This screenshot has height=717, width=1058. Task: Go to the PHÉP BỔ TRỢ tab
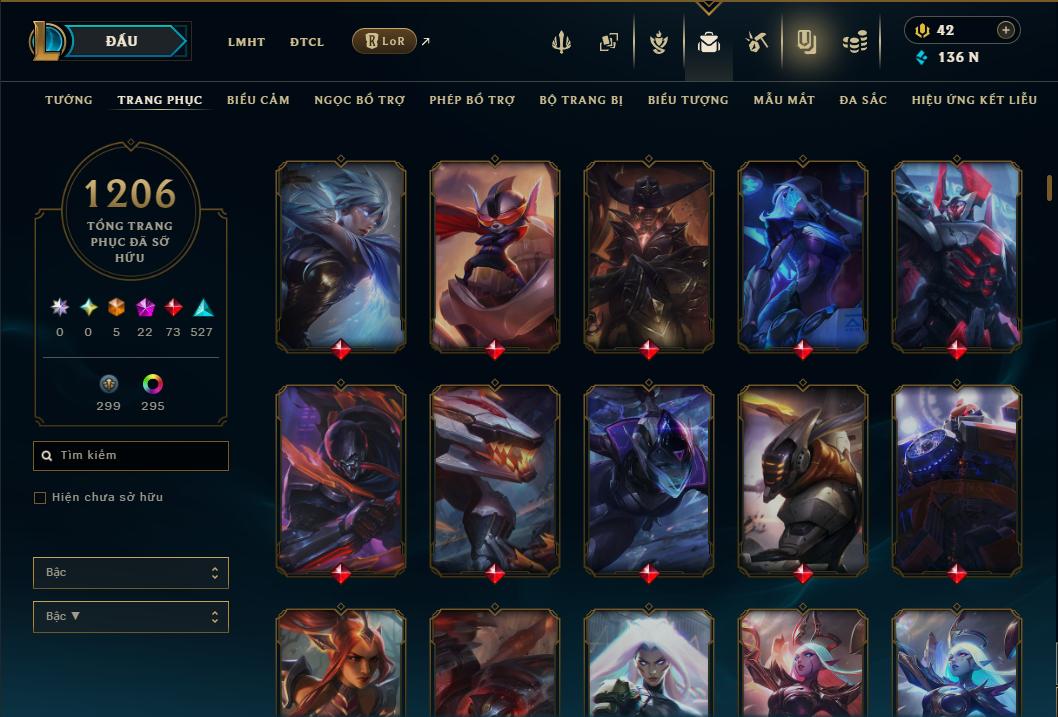click(472, 100)
